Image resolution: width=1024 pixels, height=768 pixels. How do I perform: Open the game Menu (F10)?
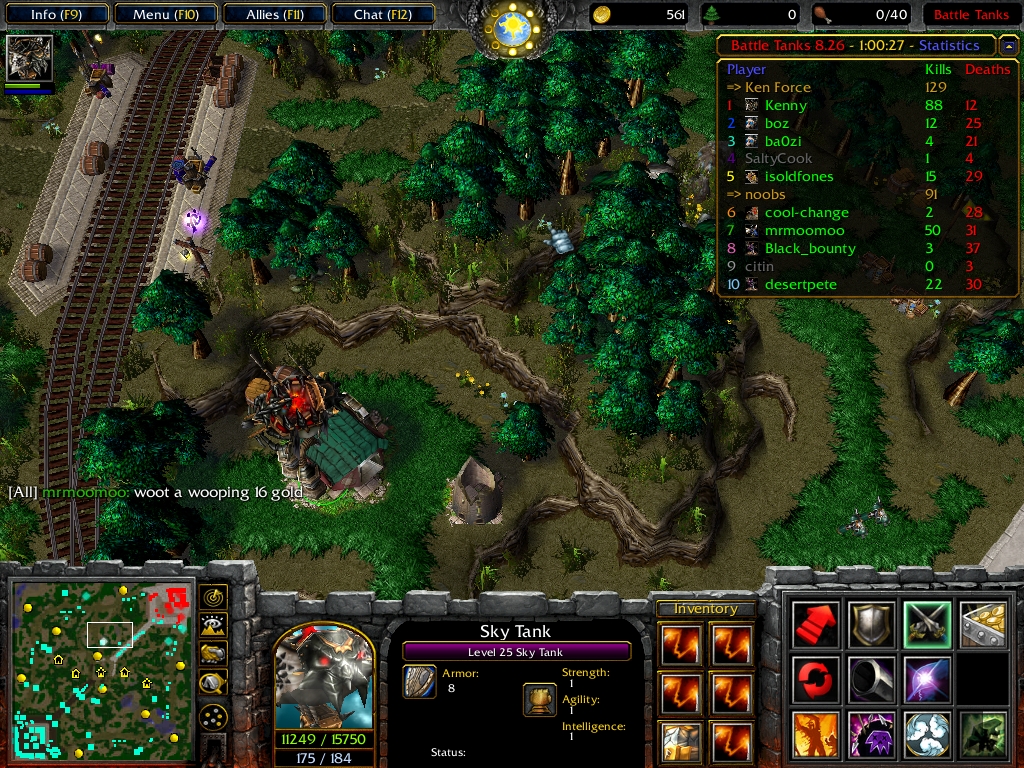164,15
